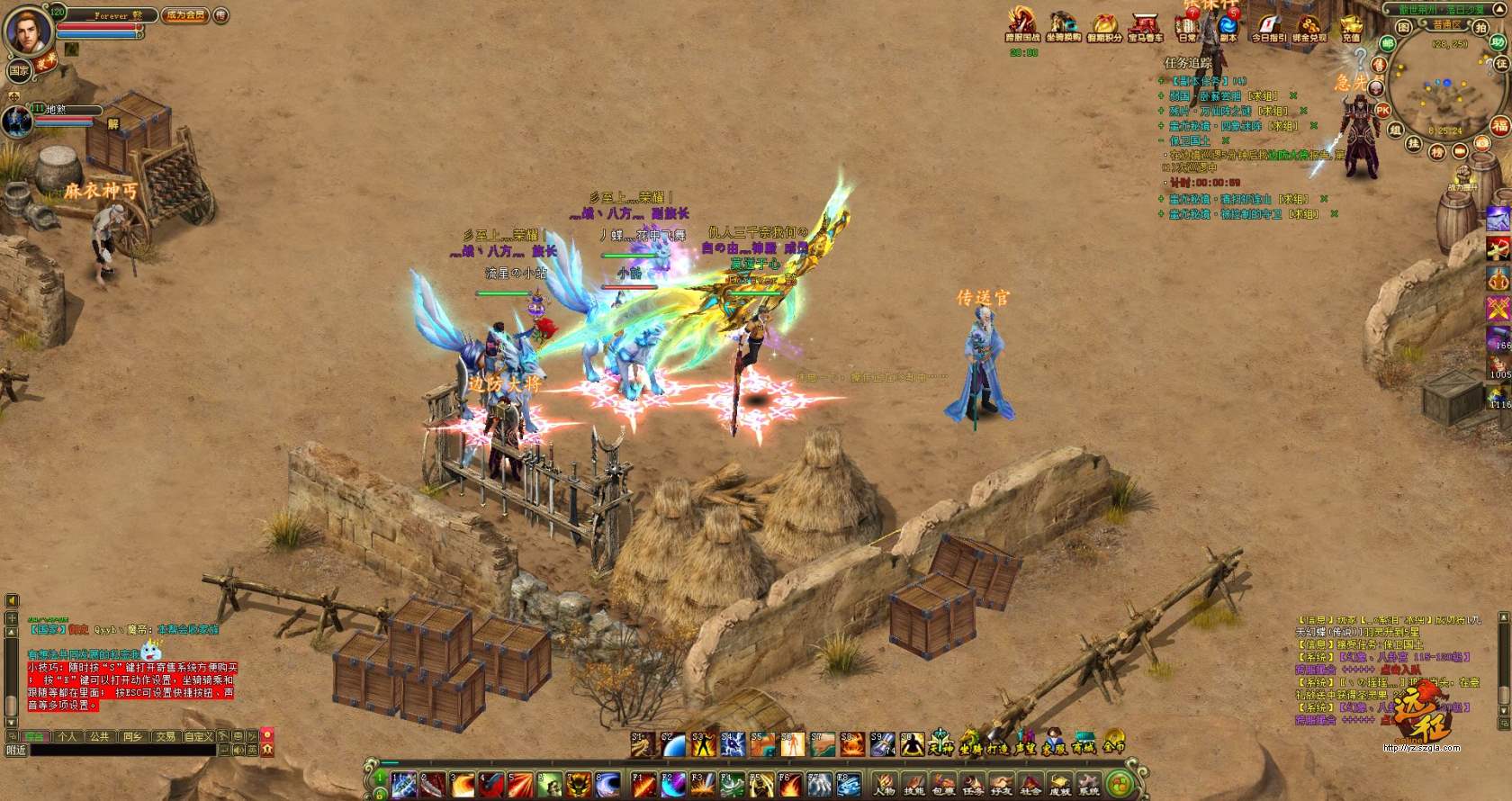1512x801 pixels.
Task: Open the 商城 shop icon
Action: [1084, 745]
